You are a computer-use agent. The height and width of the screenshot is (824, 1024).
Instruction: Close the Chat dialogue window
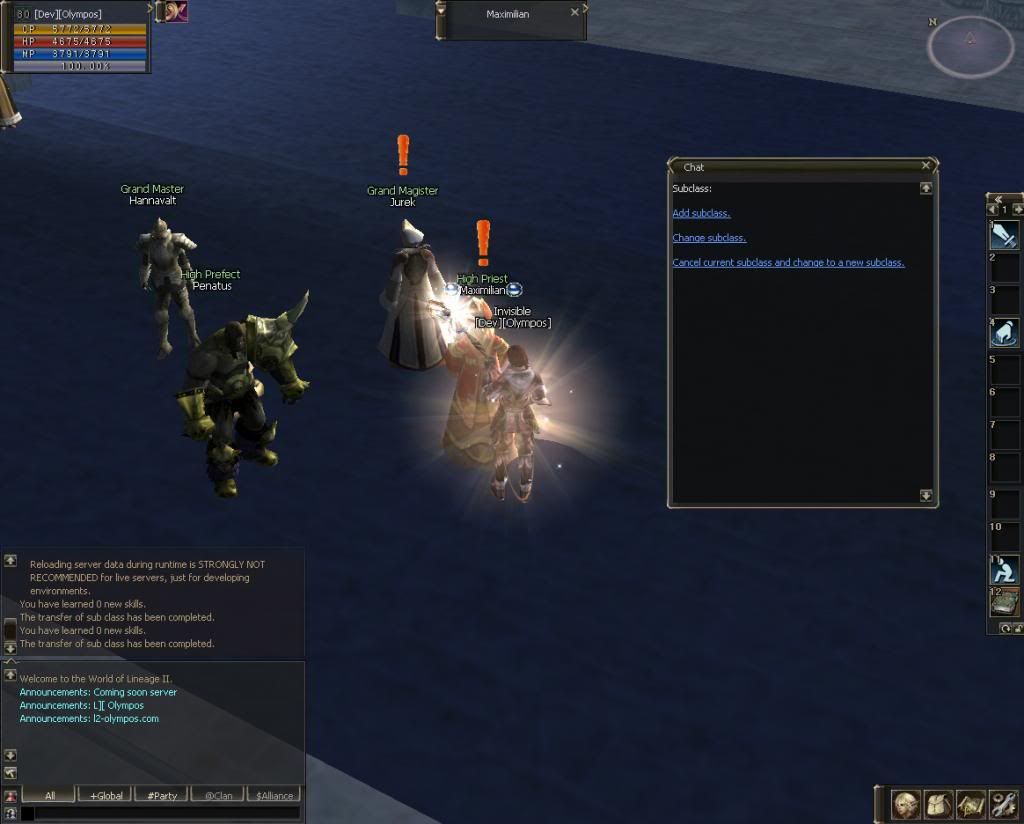pyautogui.click(x=926, y=166)
